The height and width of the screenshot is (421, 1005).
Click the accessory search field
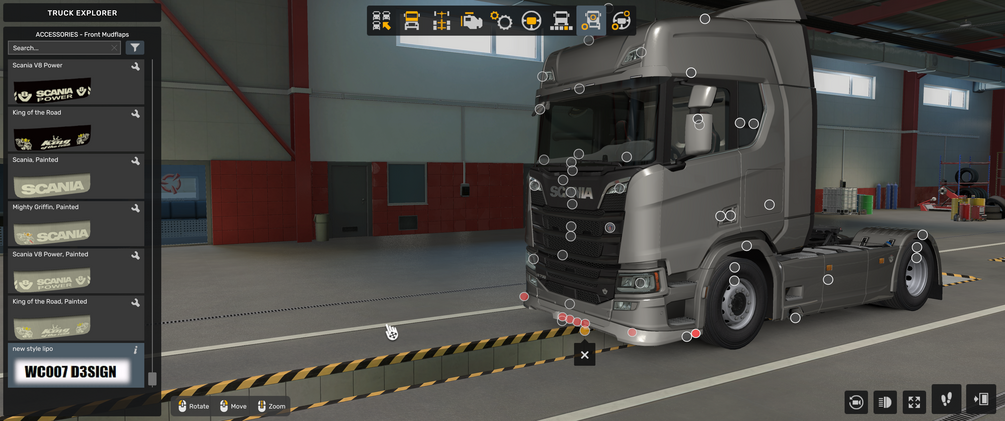(60, 48)
